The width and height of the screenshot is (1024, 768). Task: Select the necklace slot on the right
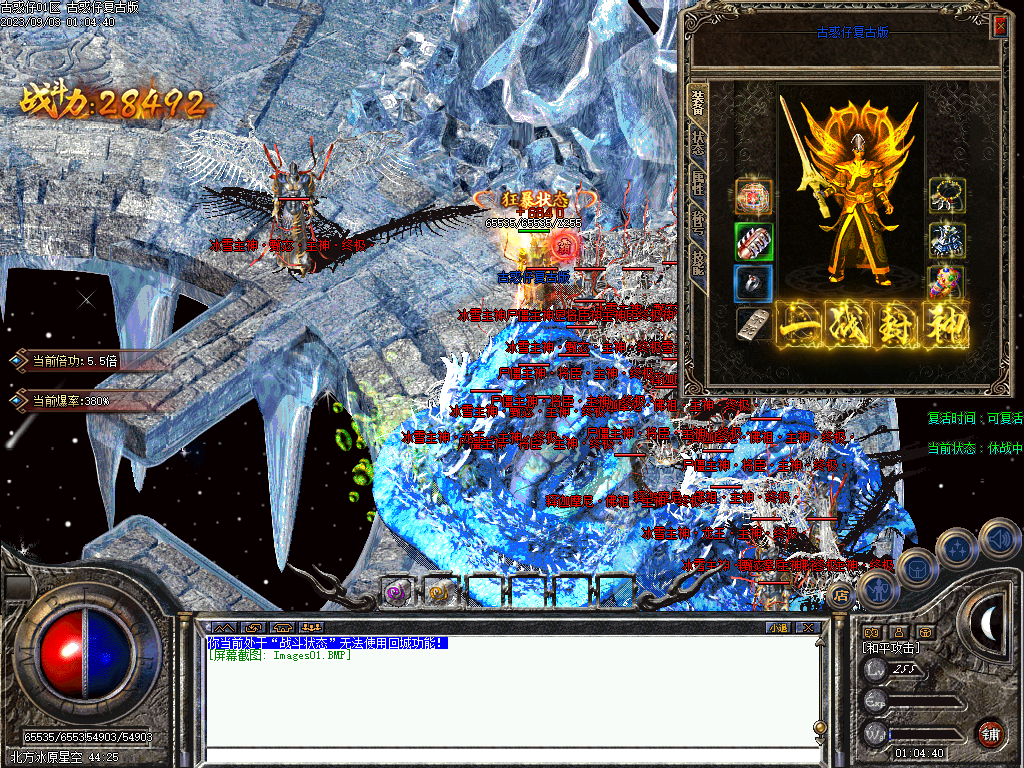(x=946, y=195)
